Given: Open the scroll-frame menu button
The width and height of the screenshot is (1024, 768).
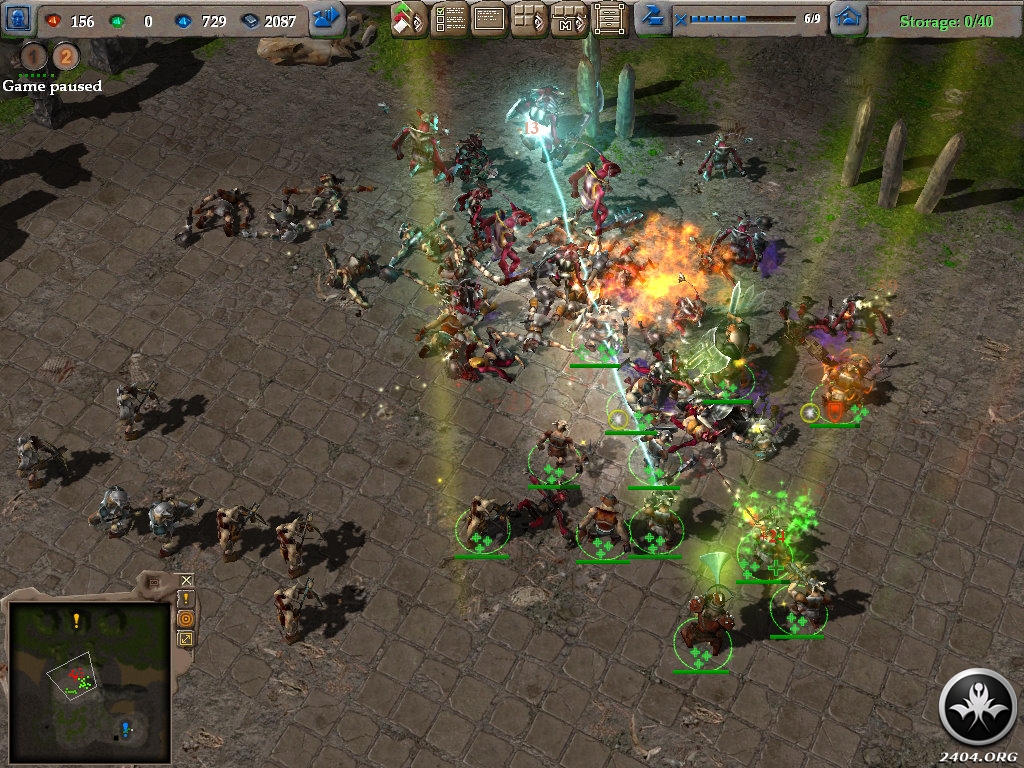Looking at the screenshot, I should 608,19.
